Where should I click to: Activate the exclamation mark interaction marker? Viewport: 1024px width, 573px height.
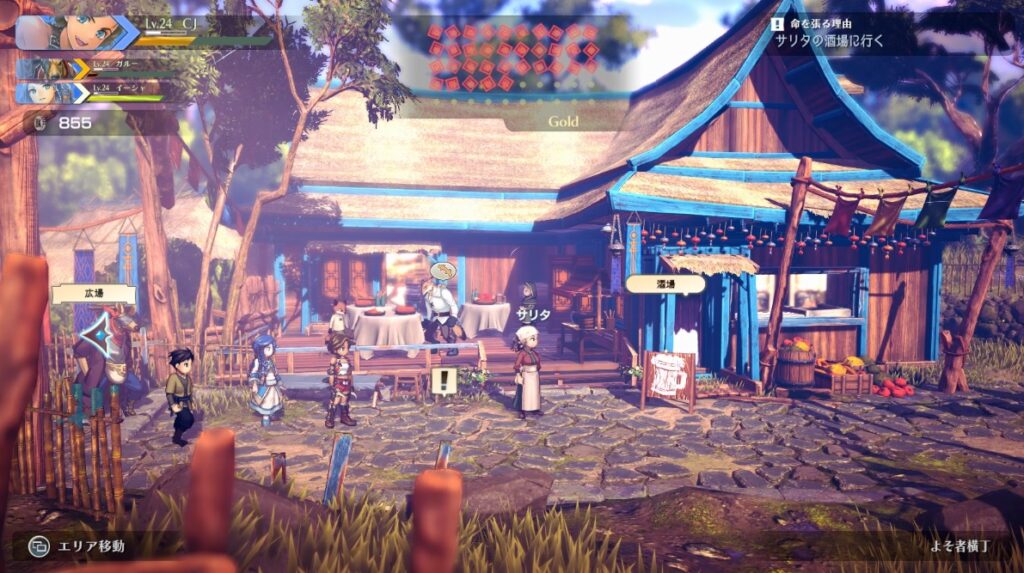coord(443,380)
